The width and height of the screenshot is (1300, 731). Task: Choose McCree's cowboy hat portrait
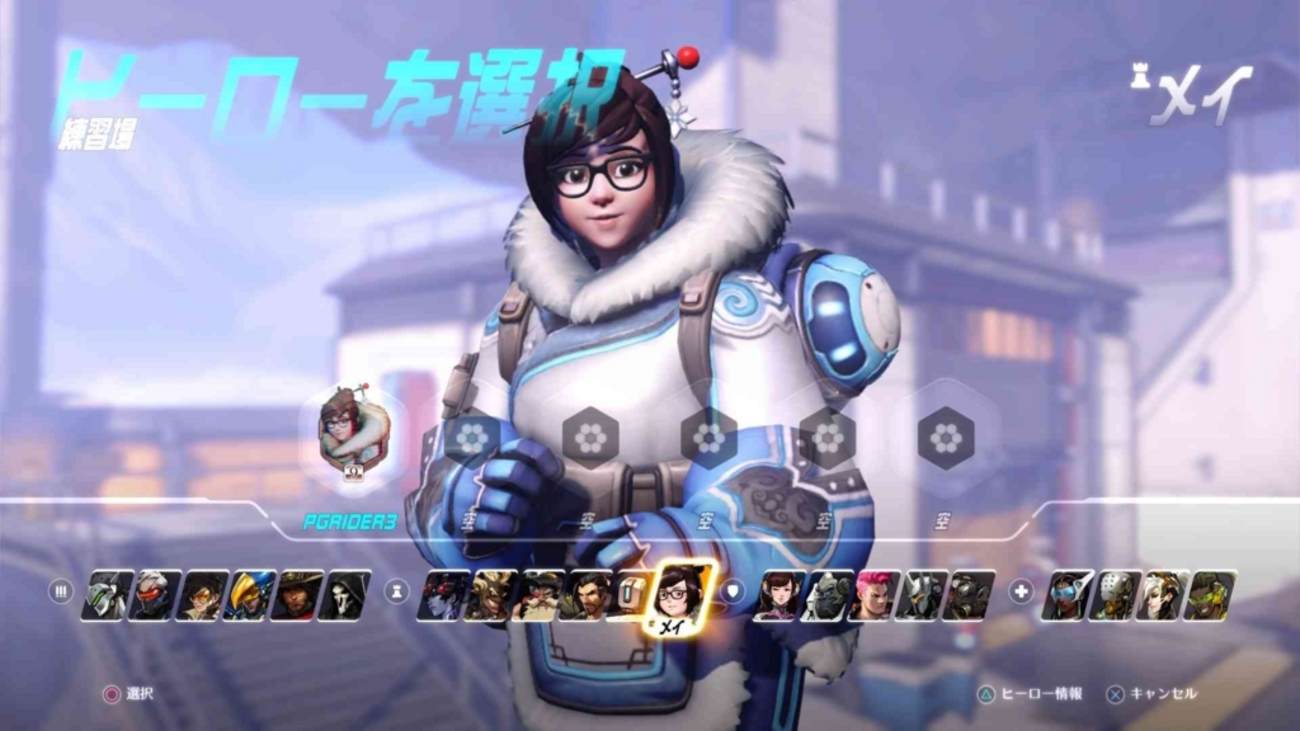click(297, 595)
